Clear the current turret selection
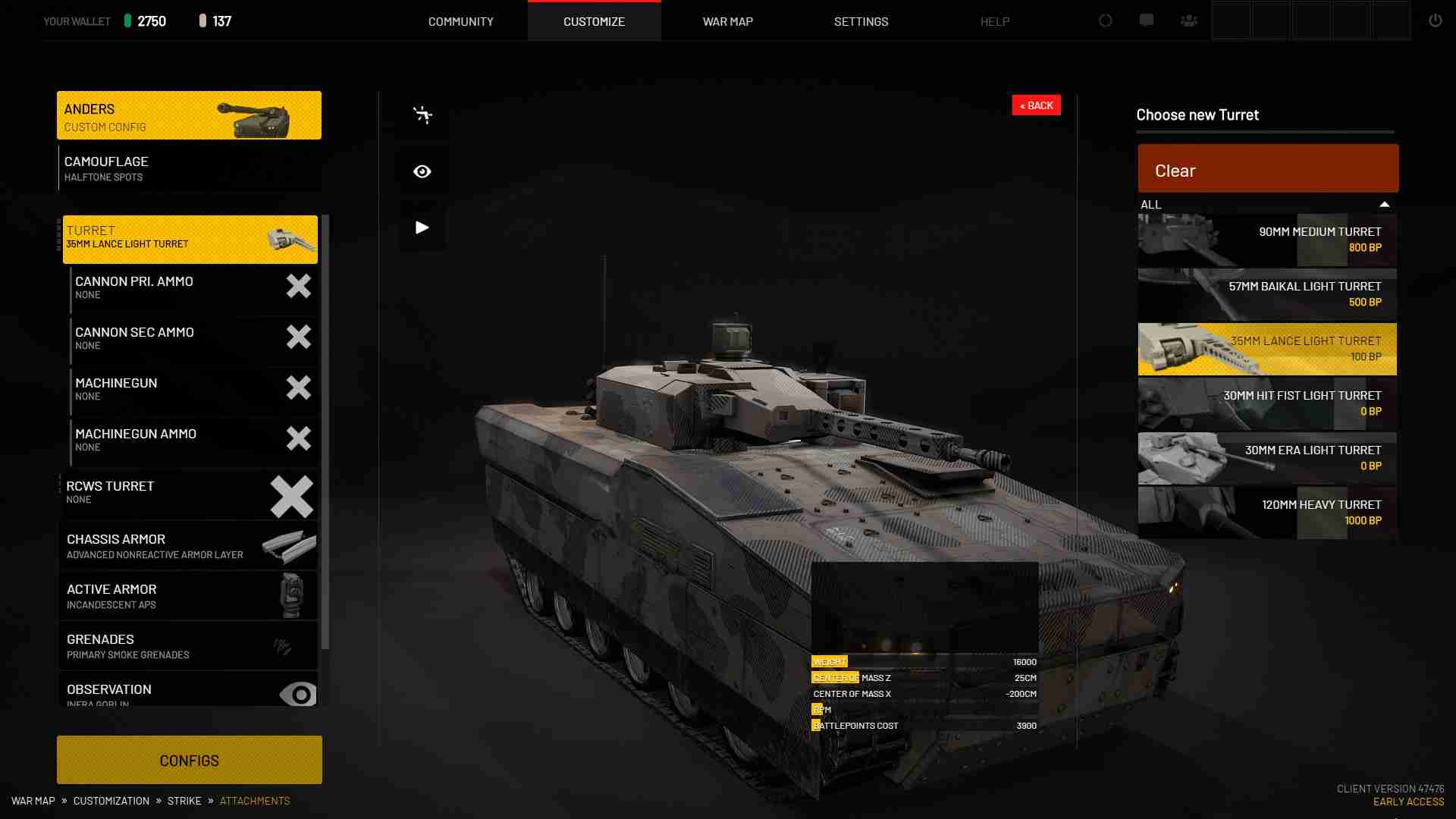1456x819 pixels. point(1267,169)
